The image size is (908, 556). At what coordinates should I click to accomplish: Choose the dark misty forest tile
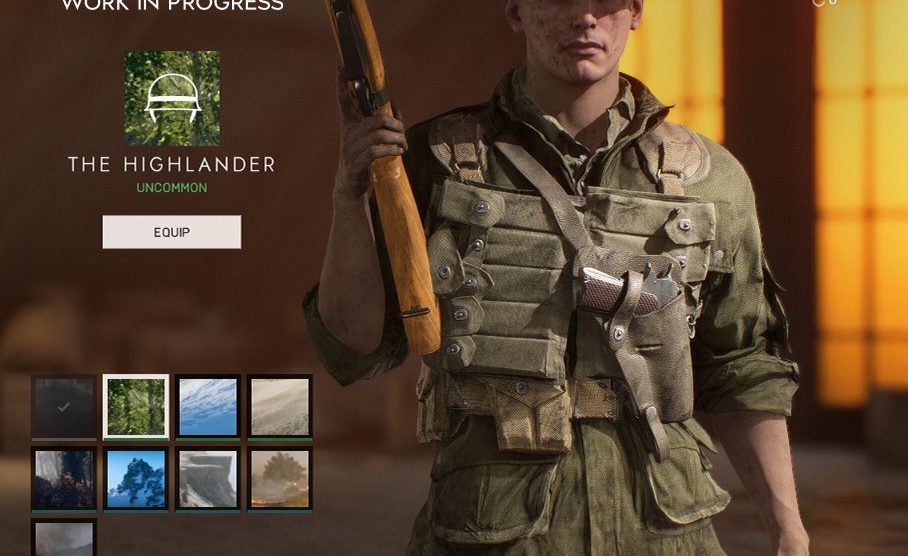[64, 479]
